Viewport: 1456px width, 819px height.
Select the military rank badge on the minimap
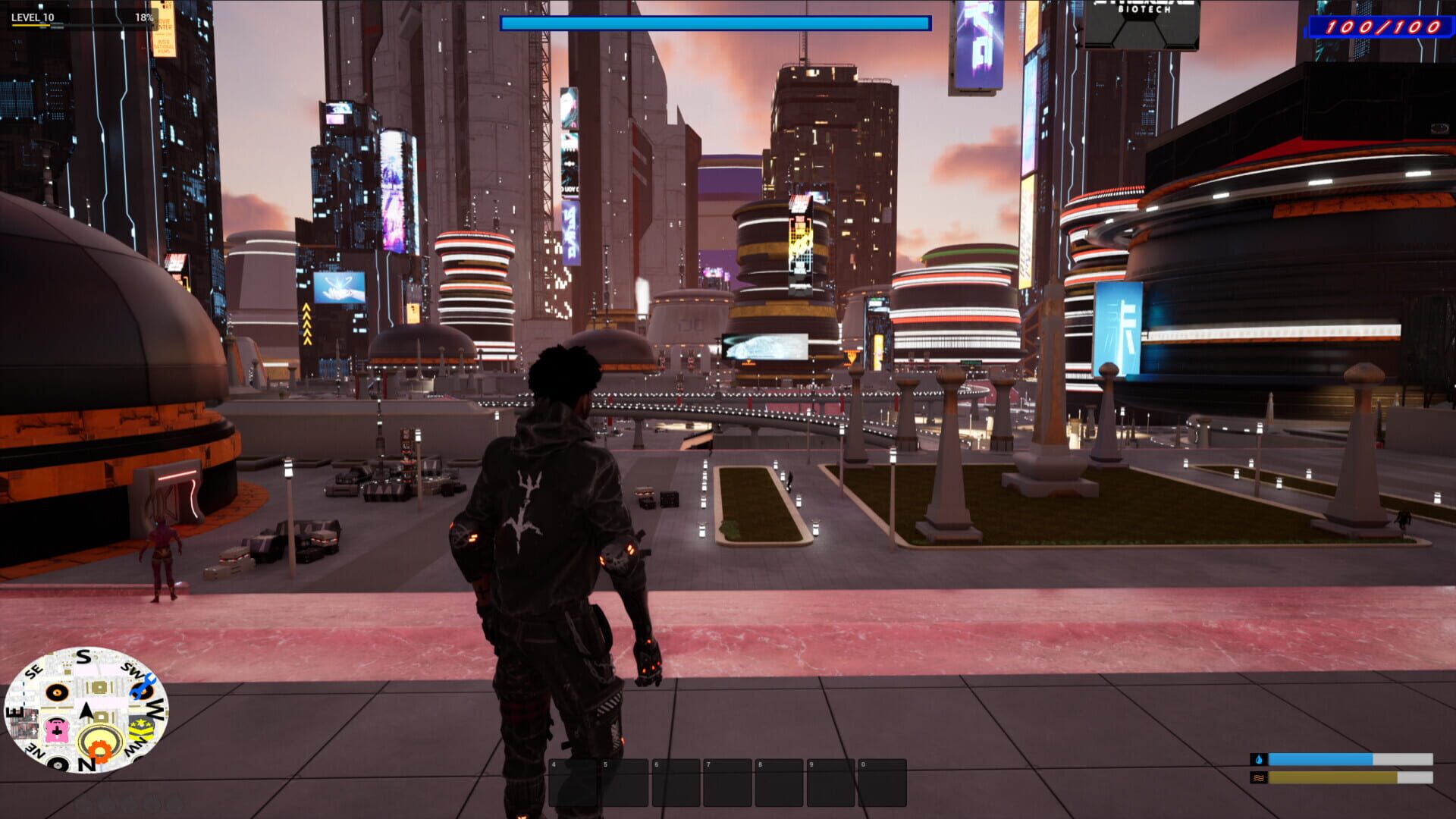pyautogui.click(x=142, y=729)
